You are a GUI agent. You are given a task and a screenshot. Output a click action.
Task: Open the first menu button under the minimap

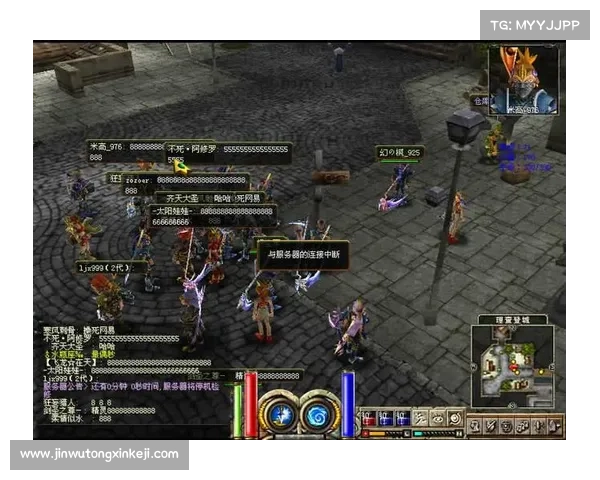point(475,426)
